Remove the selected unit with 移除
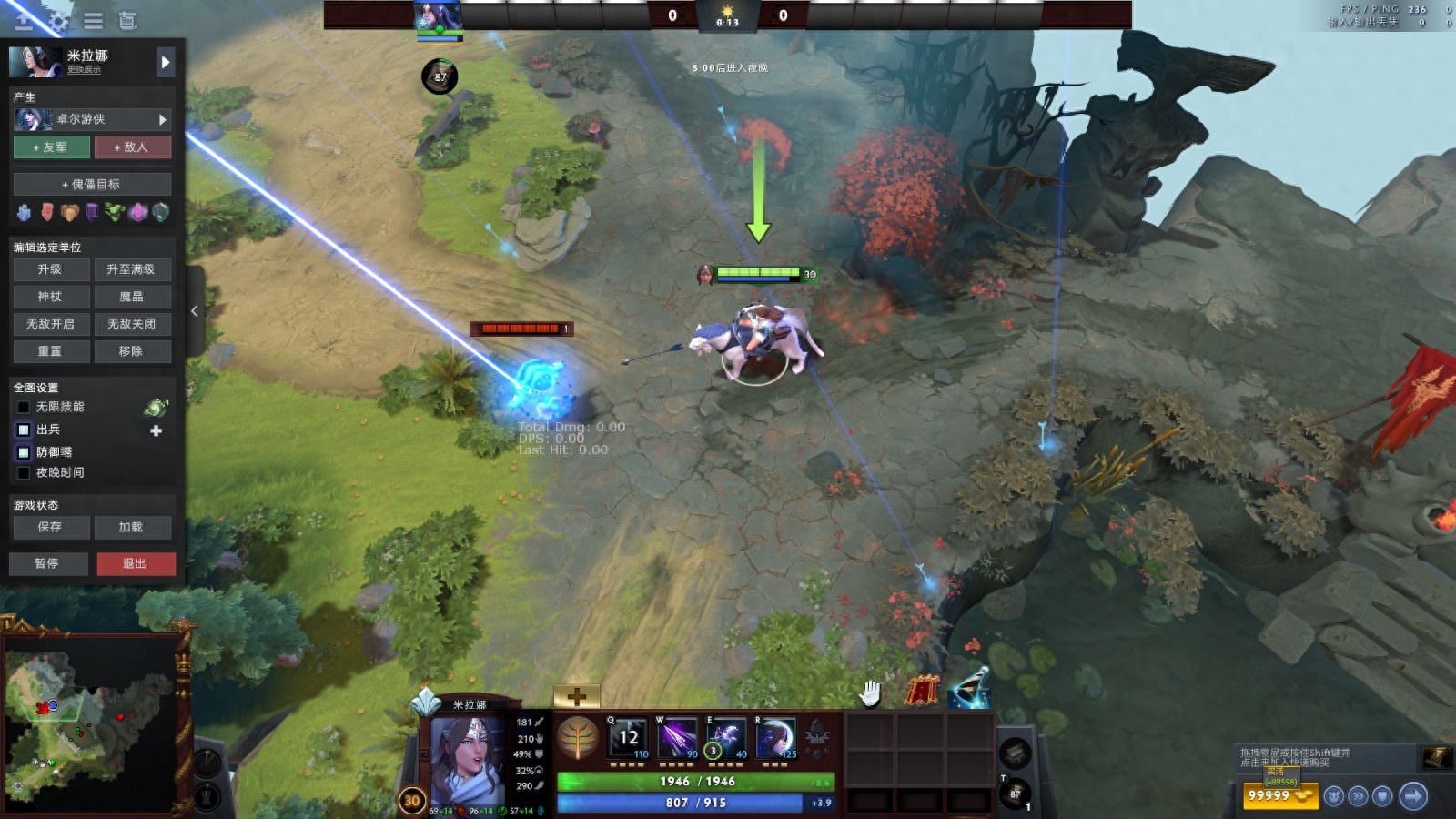 (x=132, y=351)
